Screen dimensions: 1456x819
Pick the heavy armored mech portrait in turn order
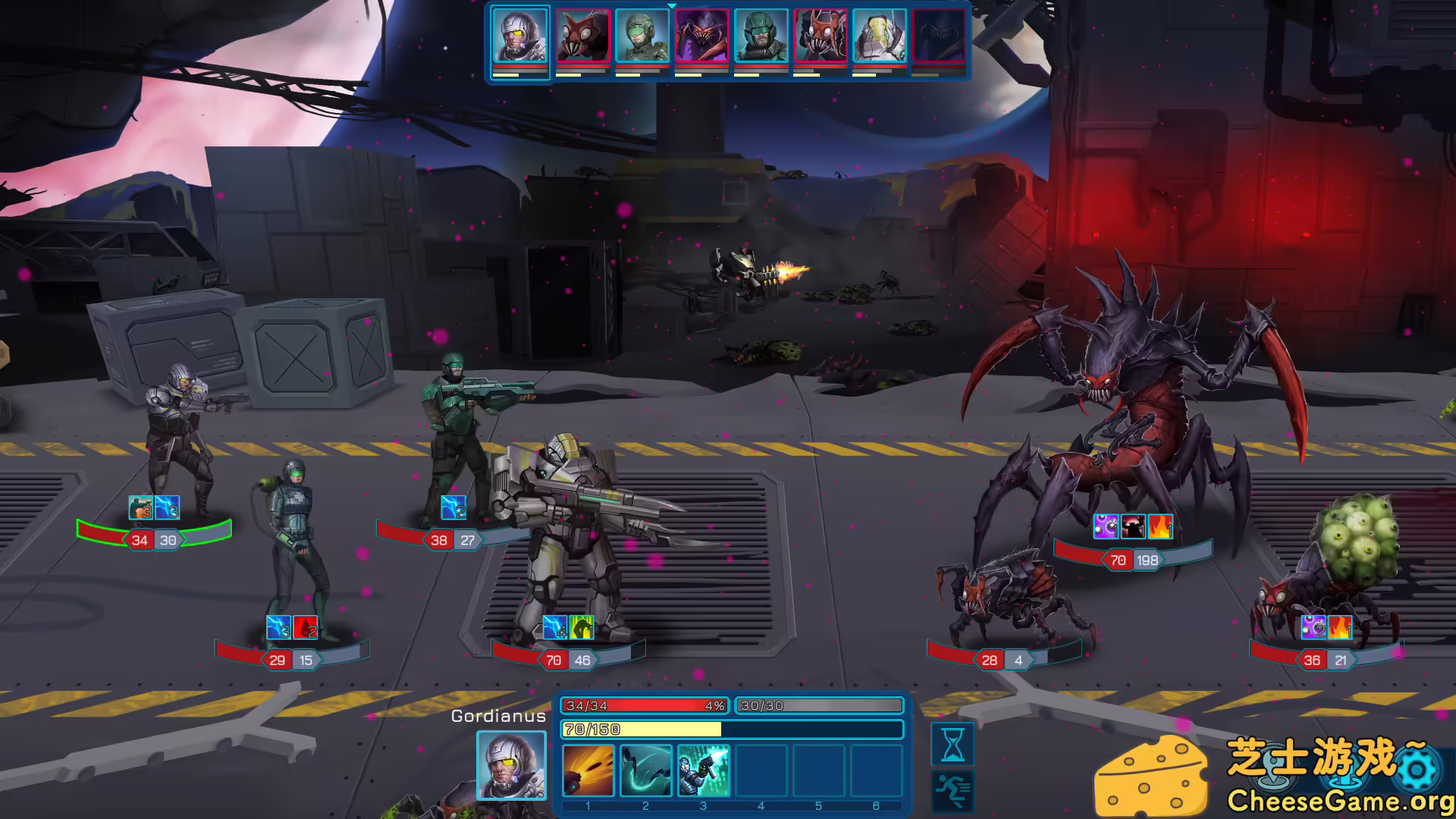tap(879, 36)
